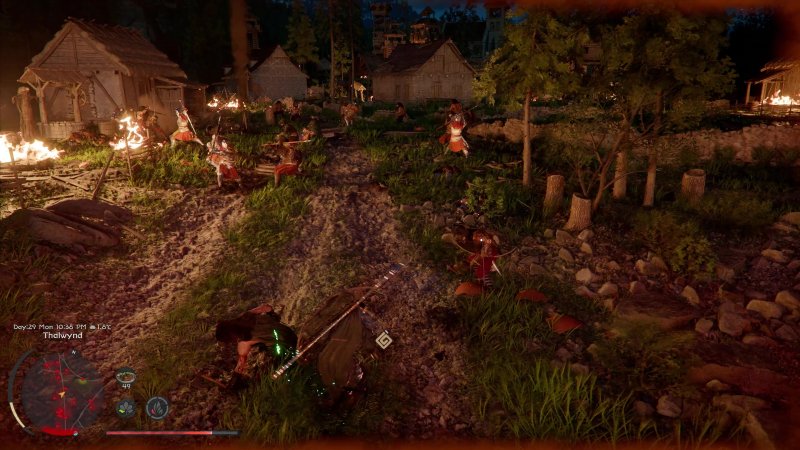Viewport: 800px width, 450px height.
Task: Activate the leaf herb icon
Action: [126, 407]
